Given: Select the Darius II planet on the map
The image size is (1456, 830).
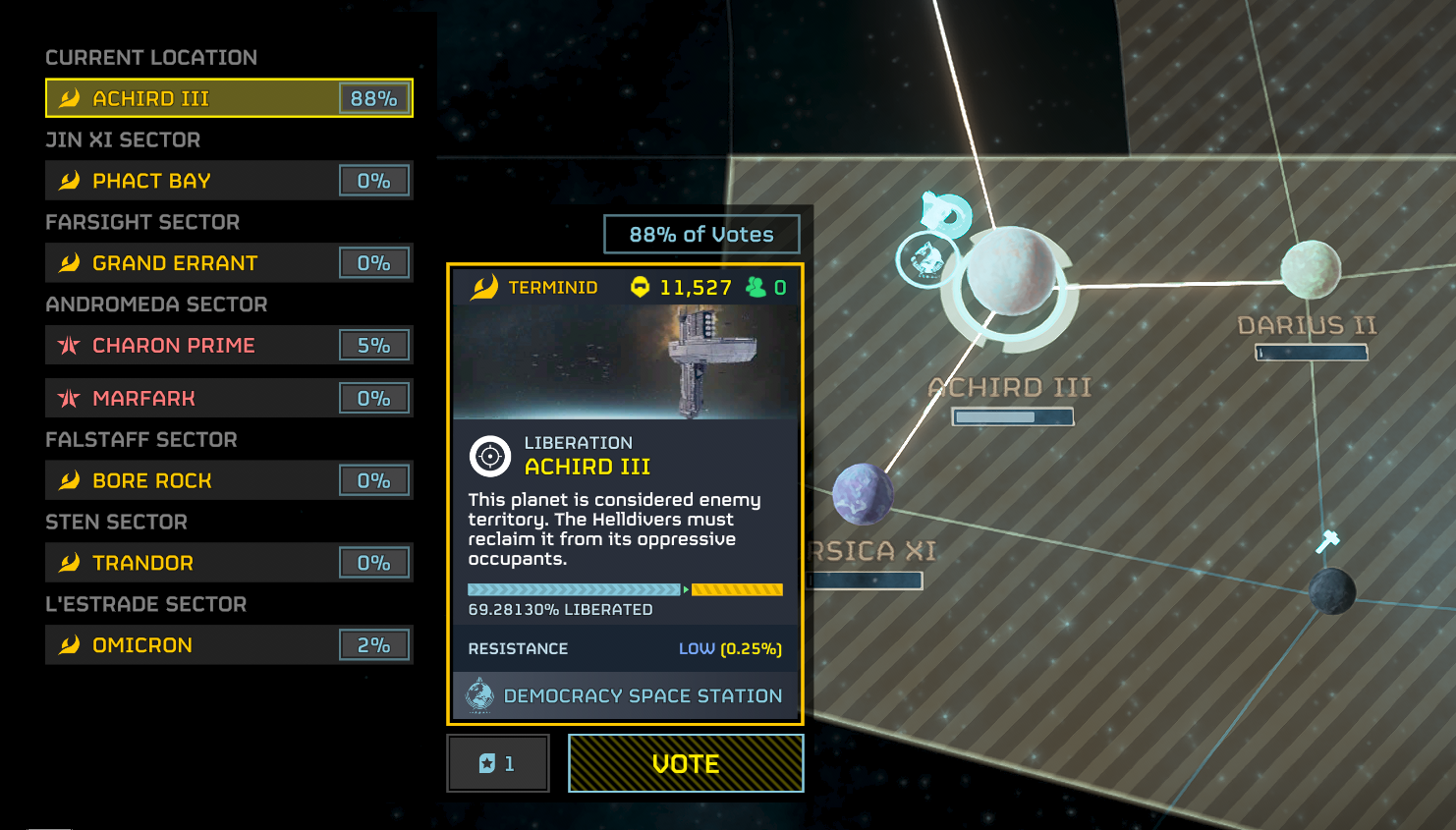Looking at the screenshot, I should click(x=1311, y=269).
